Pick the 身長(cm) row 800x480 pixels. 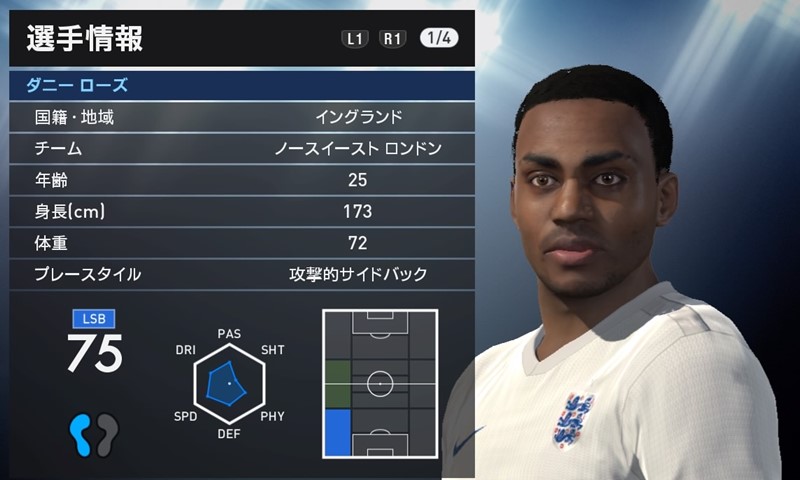[x=240, y=211]
